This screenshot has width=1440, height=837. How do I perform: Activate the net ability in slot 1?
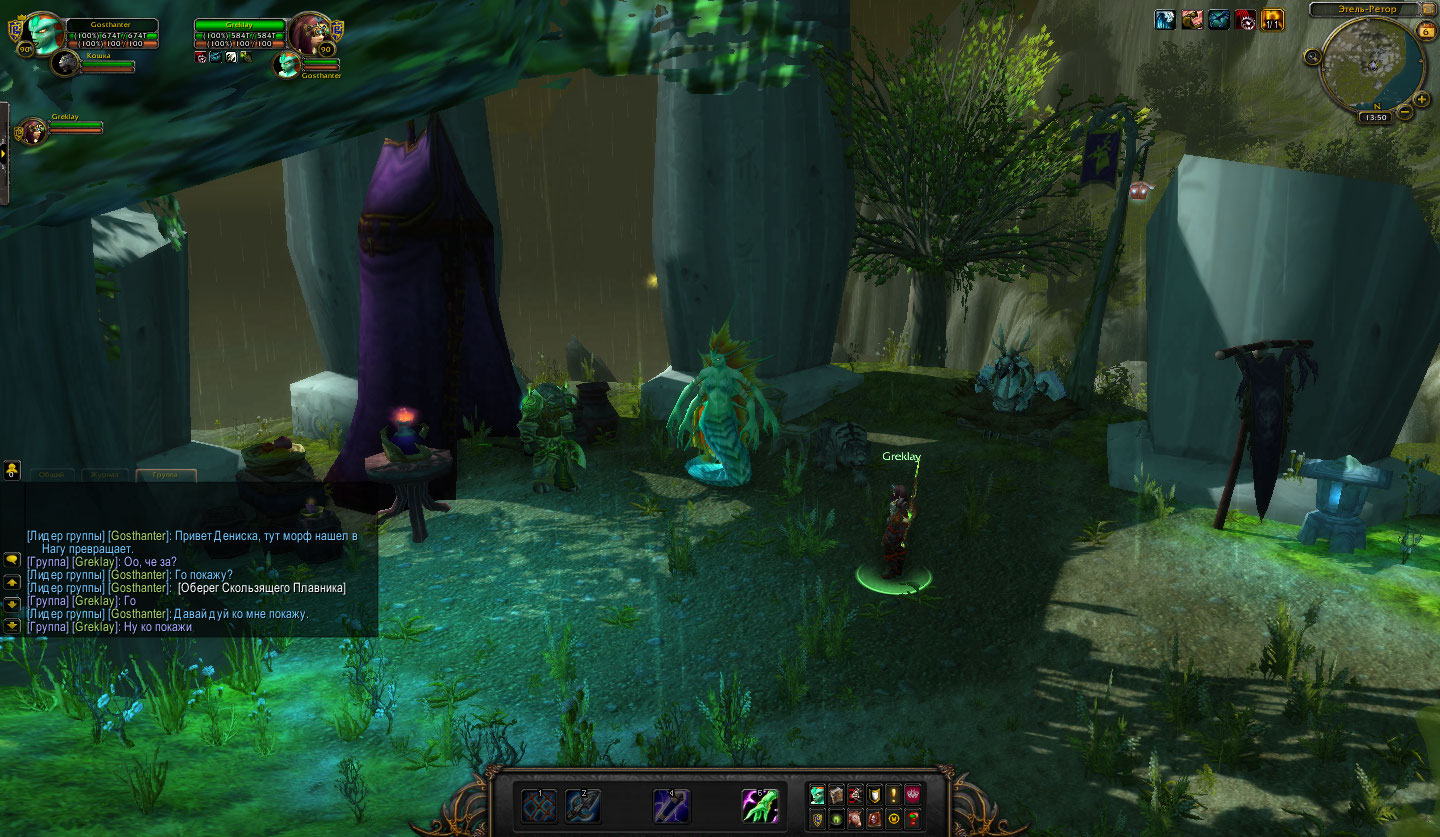click(x=540, y=805)
